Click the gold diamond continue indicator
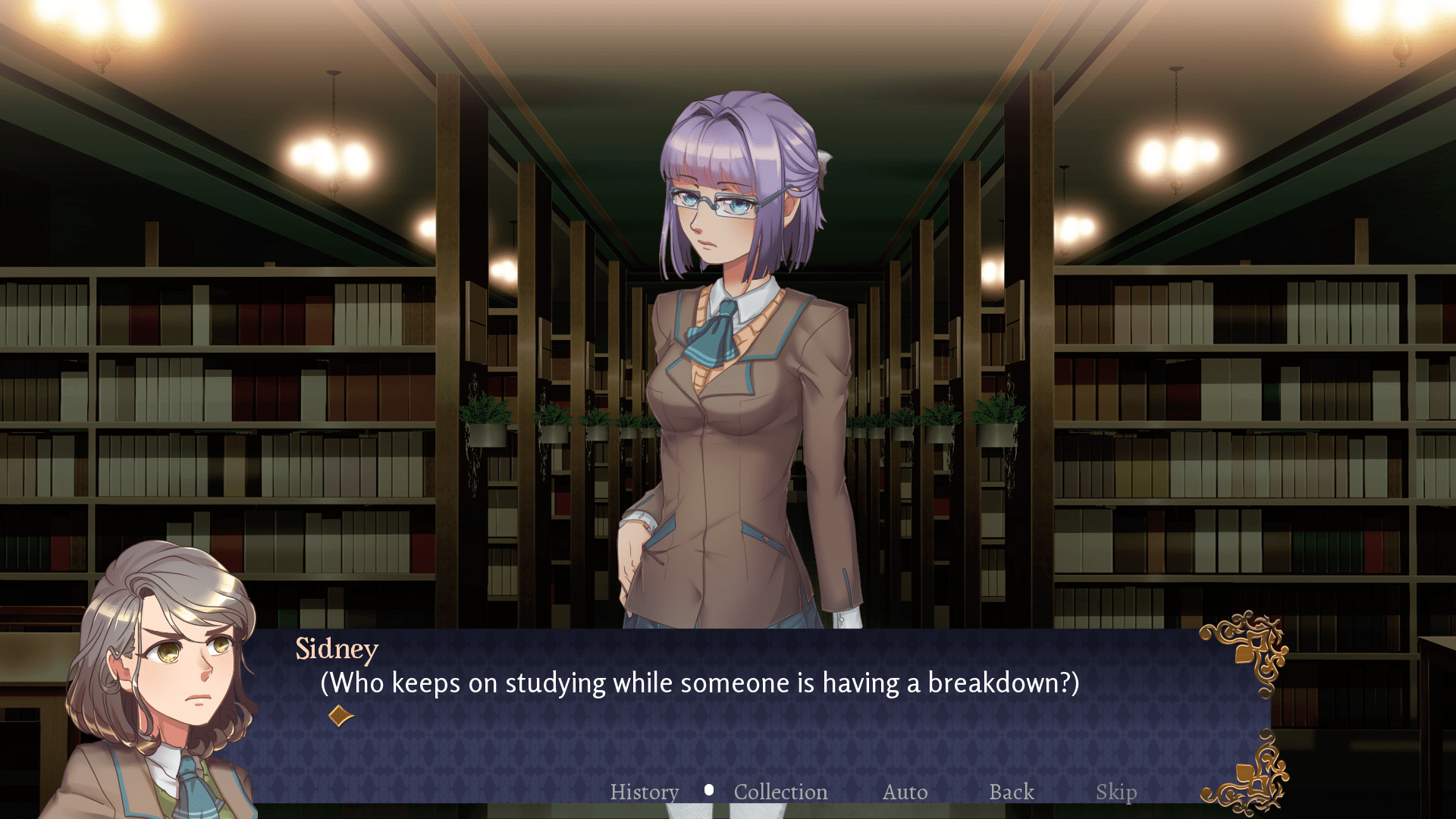 coord(340,716)
